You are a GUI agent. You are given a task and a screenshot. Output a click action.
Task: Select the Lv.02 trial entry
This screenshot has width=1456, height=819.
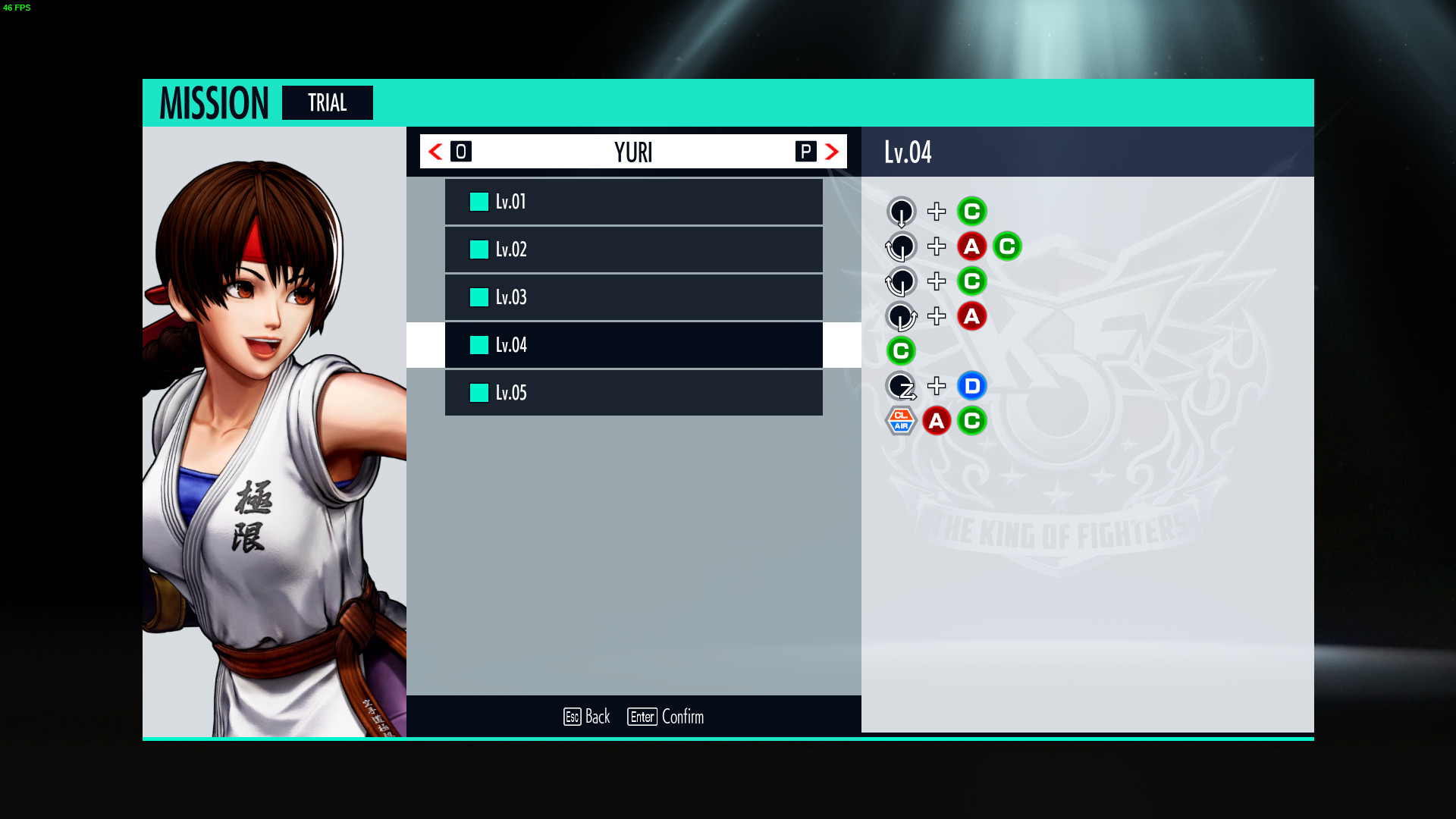(633, 249)
